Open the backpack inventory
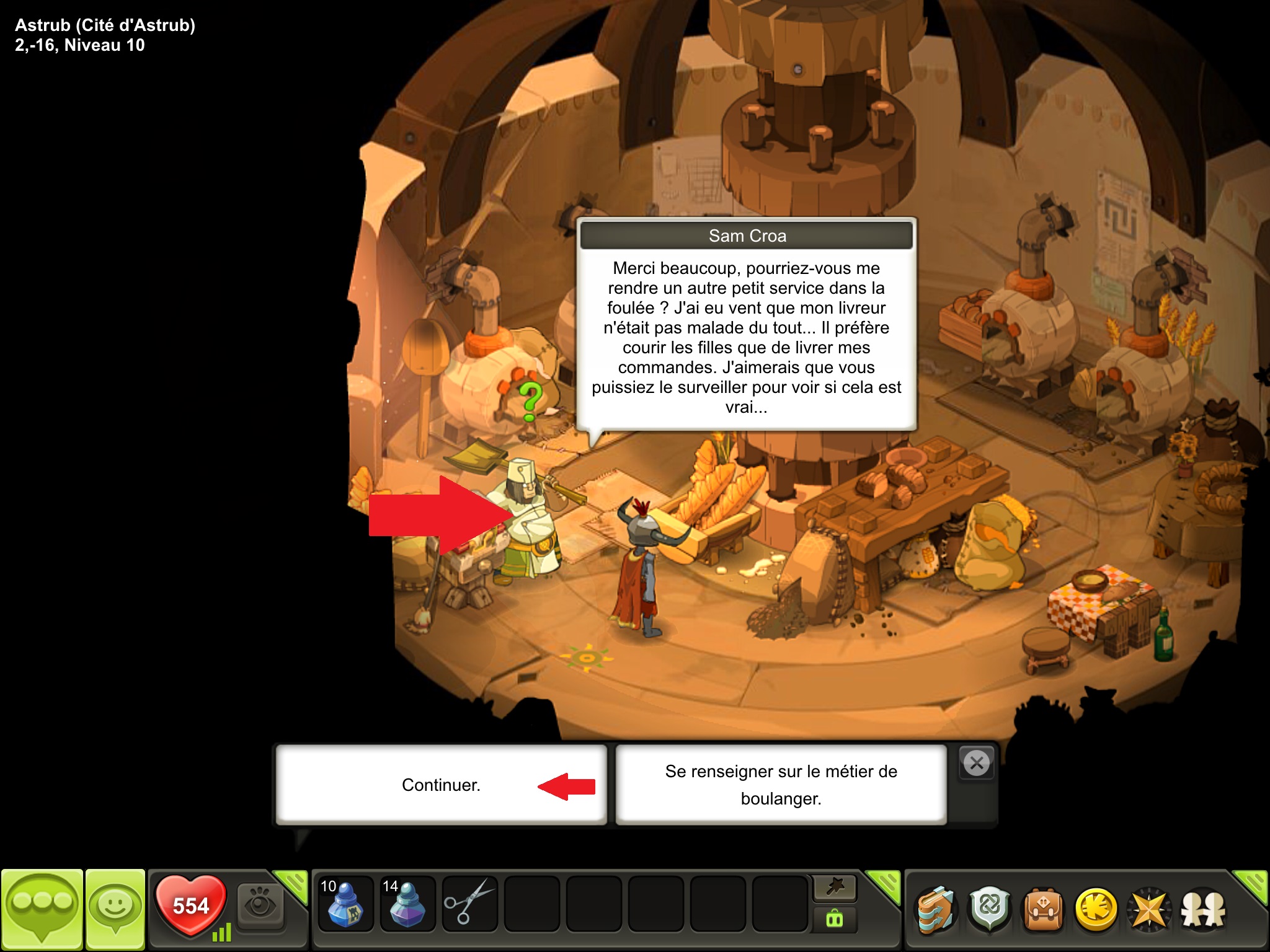Image resolution: width=1270 pixels, height=952 pixels. click(x=1043, y=910)
